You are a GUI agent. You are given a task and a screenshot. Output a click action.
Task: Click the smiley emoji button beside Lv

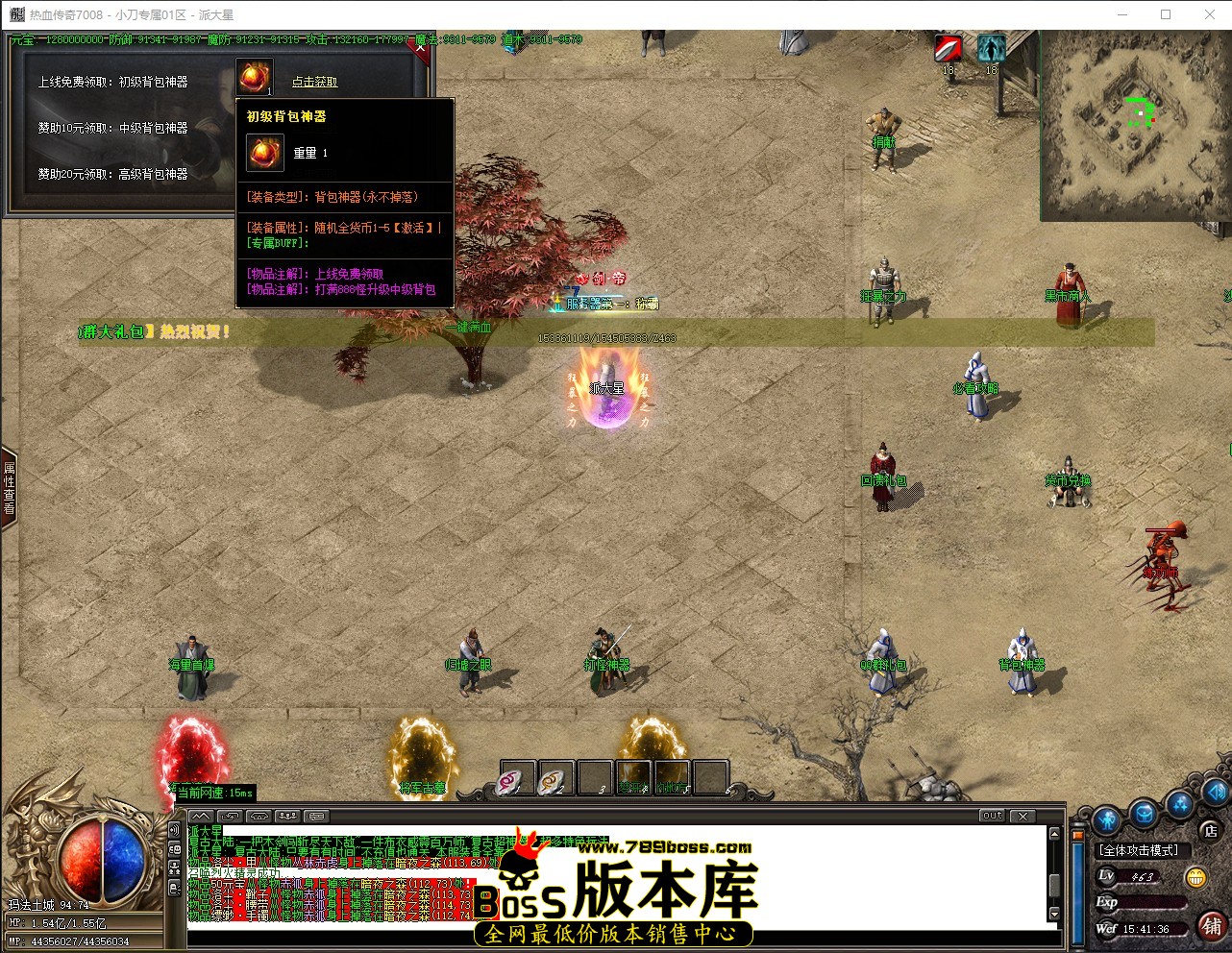pos(1196,878)
